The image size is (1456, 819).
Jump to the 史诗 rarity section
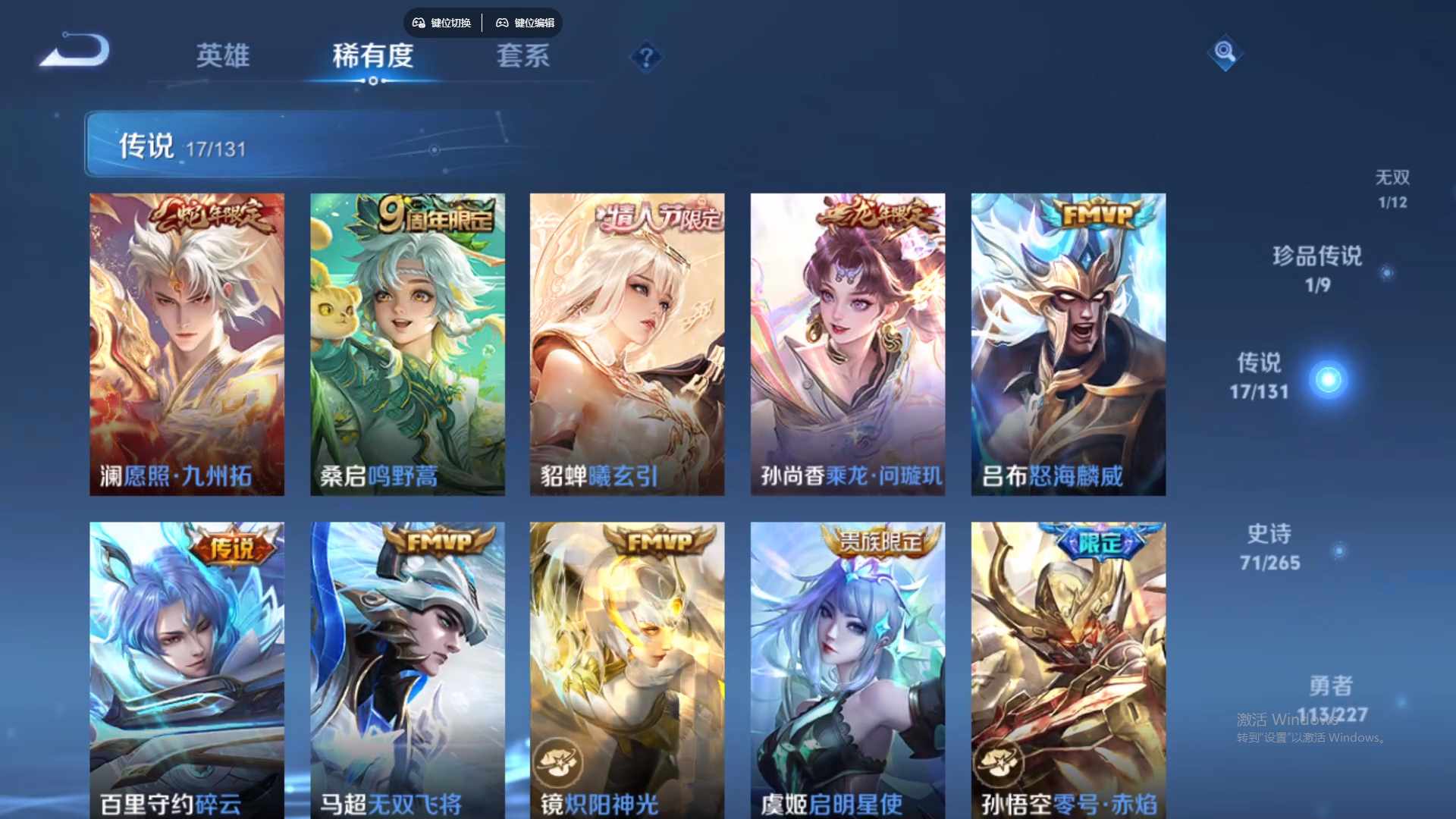pyautogui.click(x=1269, y=548)
